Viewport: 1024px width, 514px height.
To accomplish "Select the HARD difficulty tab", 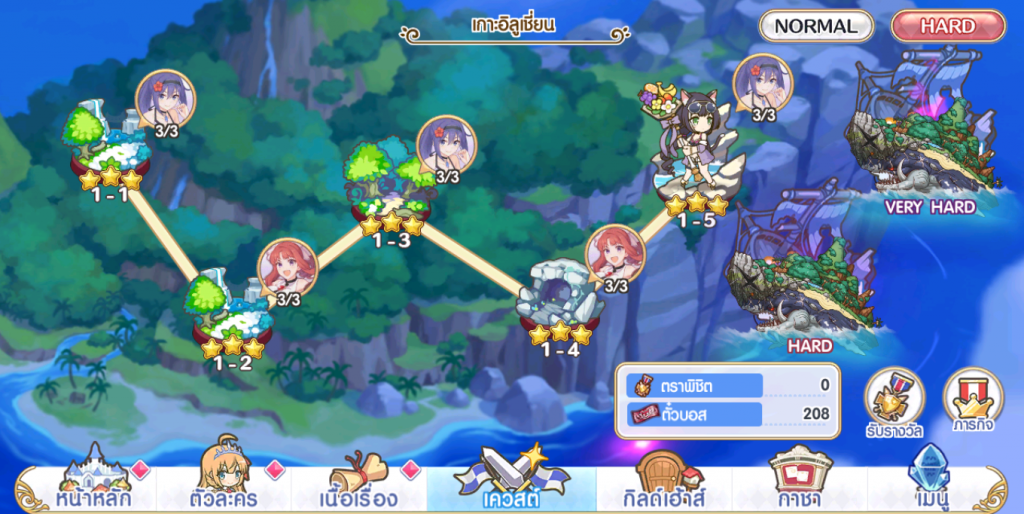I will pyautogui.click(x=947, y=27).
